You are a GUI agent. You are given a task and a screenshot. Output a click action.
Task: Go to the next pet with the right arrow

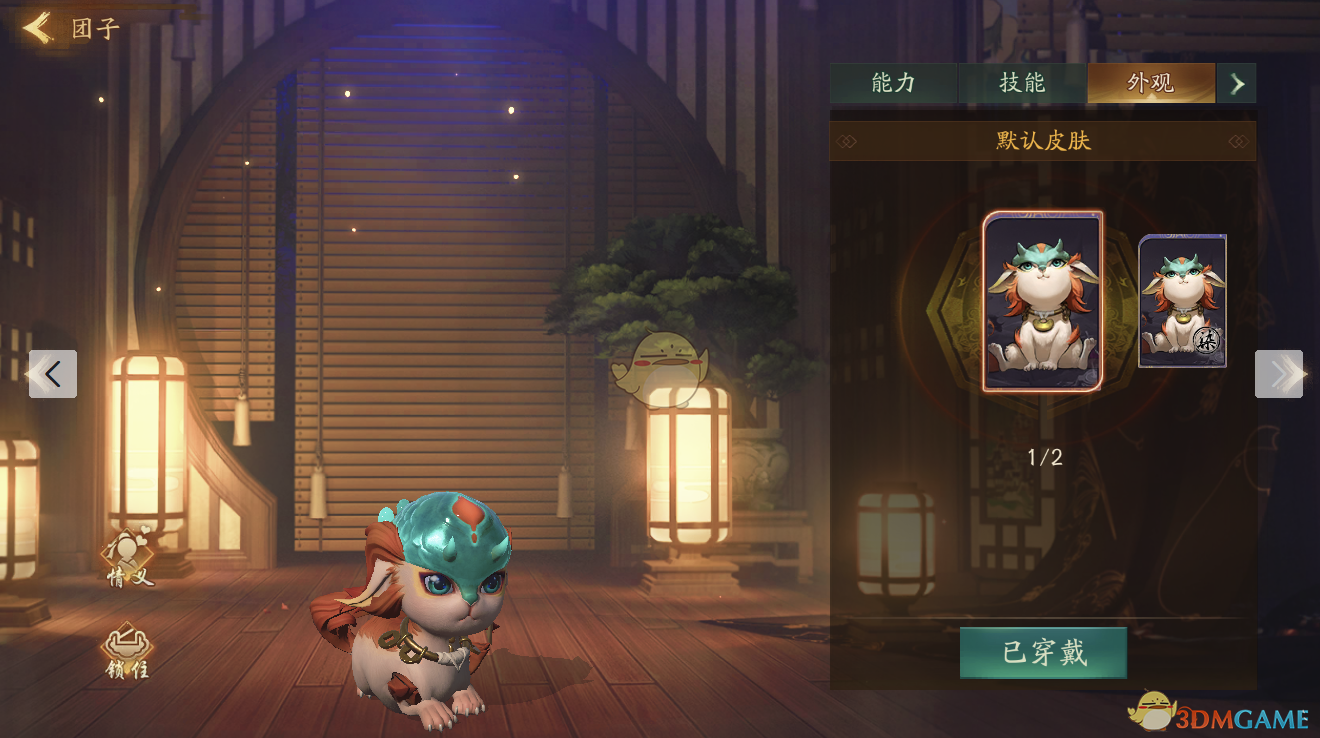pos(1279,374)
